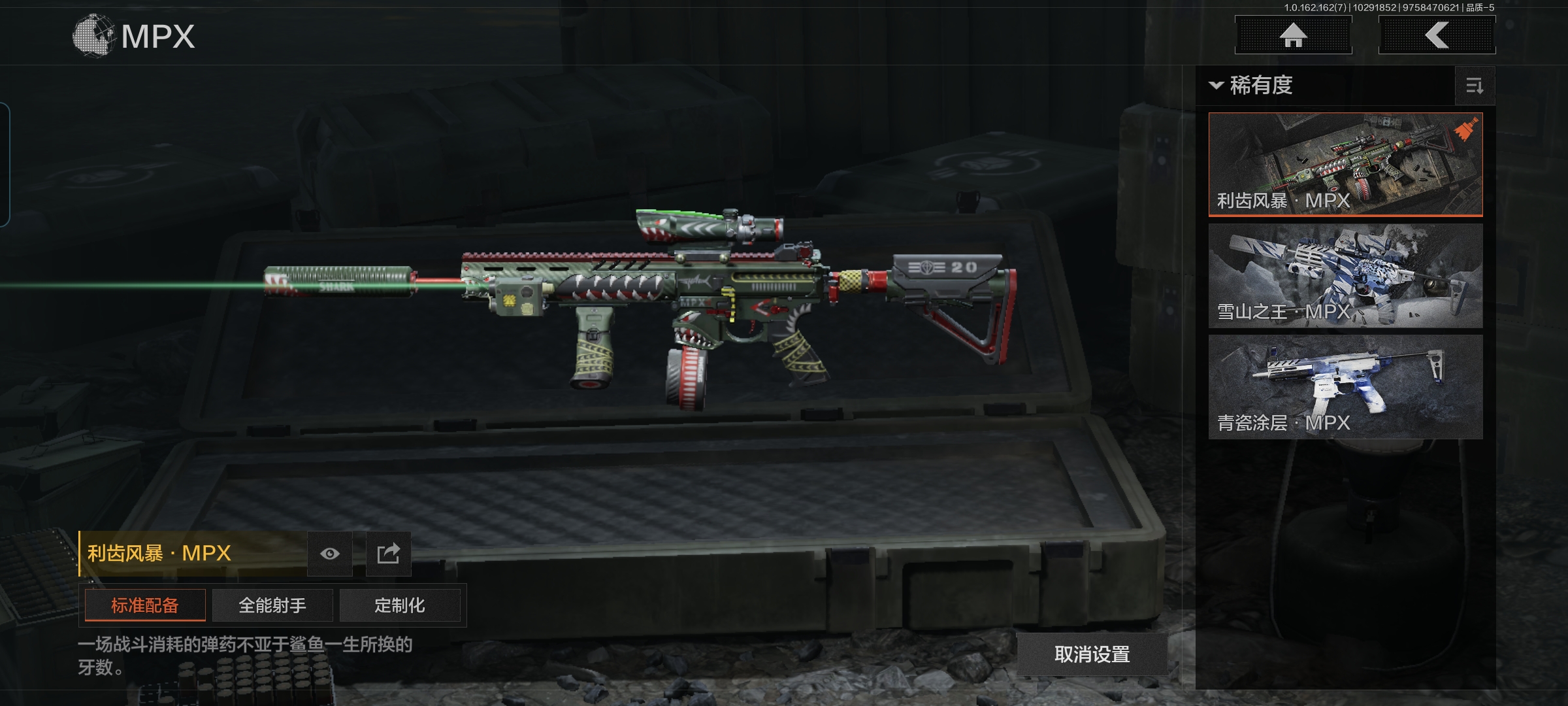Select the 利齿风暴 MPX skin thumbnail
Viewport: 1568px width, 706px height.
[1345, 163]
